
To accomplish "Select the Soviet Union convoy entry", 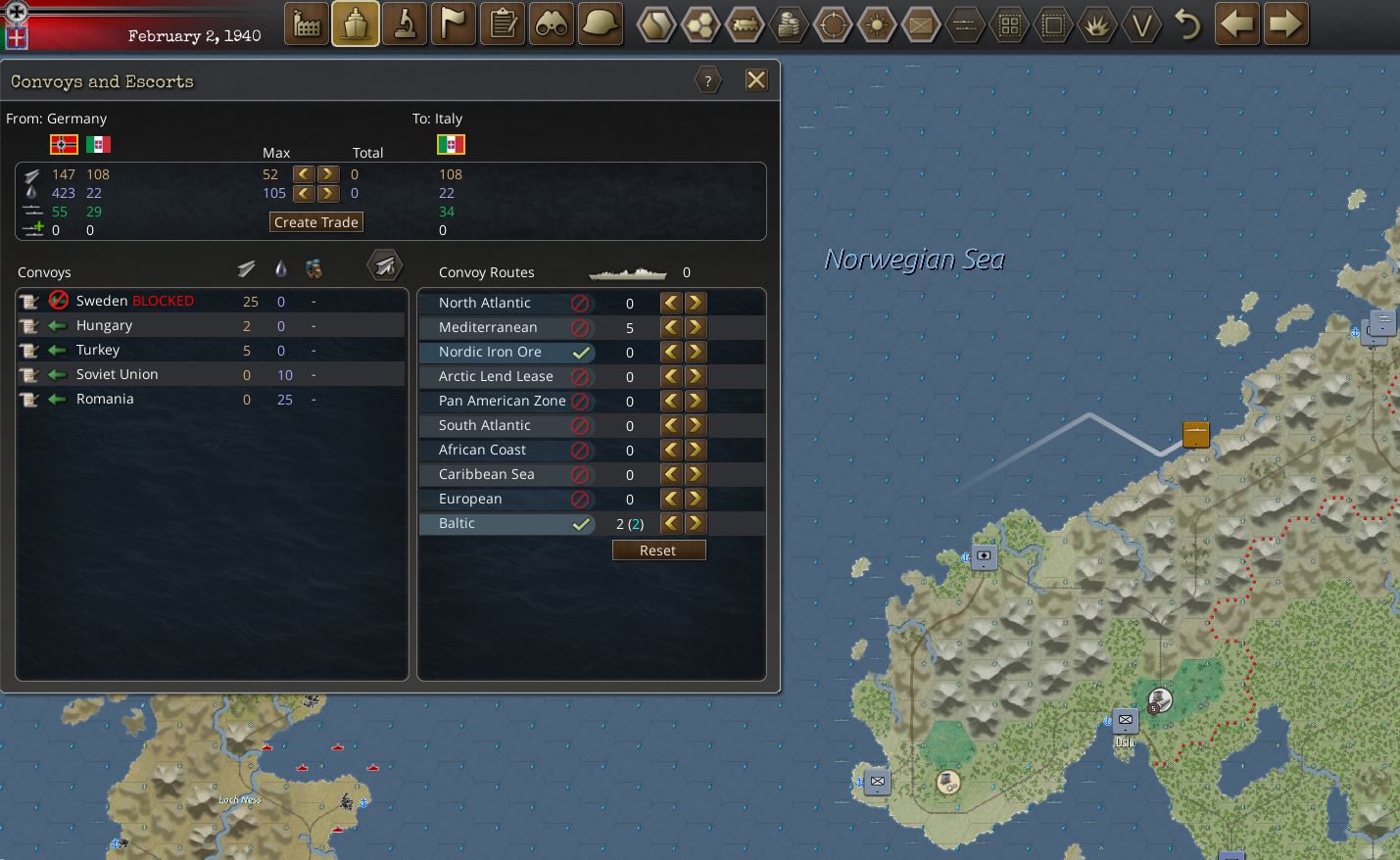I will (116, 373).
